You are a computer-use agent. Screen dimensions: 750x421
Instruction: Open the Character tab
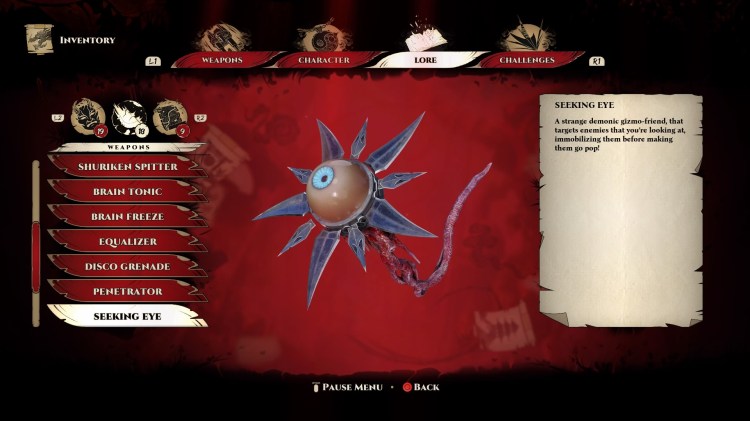pyautogui.click(x=324, y=60)
